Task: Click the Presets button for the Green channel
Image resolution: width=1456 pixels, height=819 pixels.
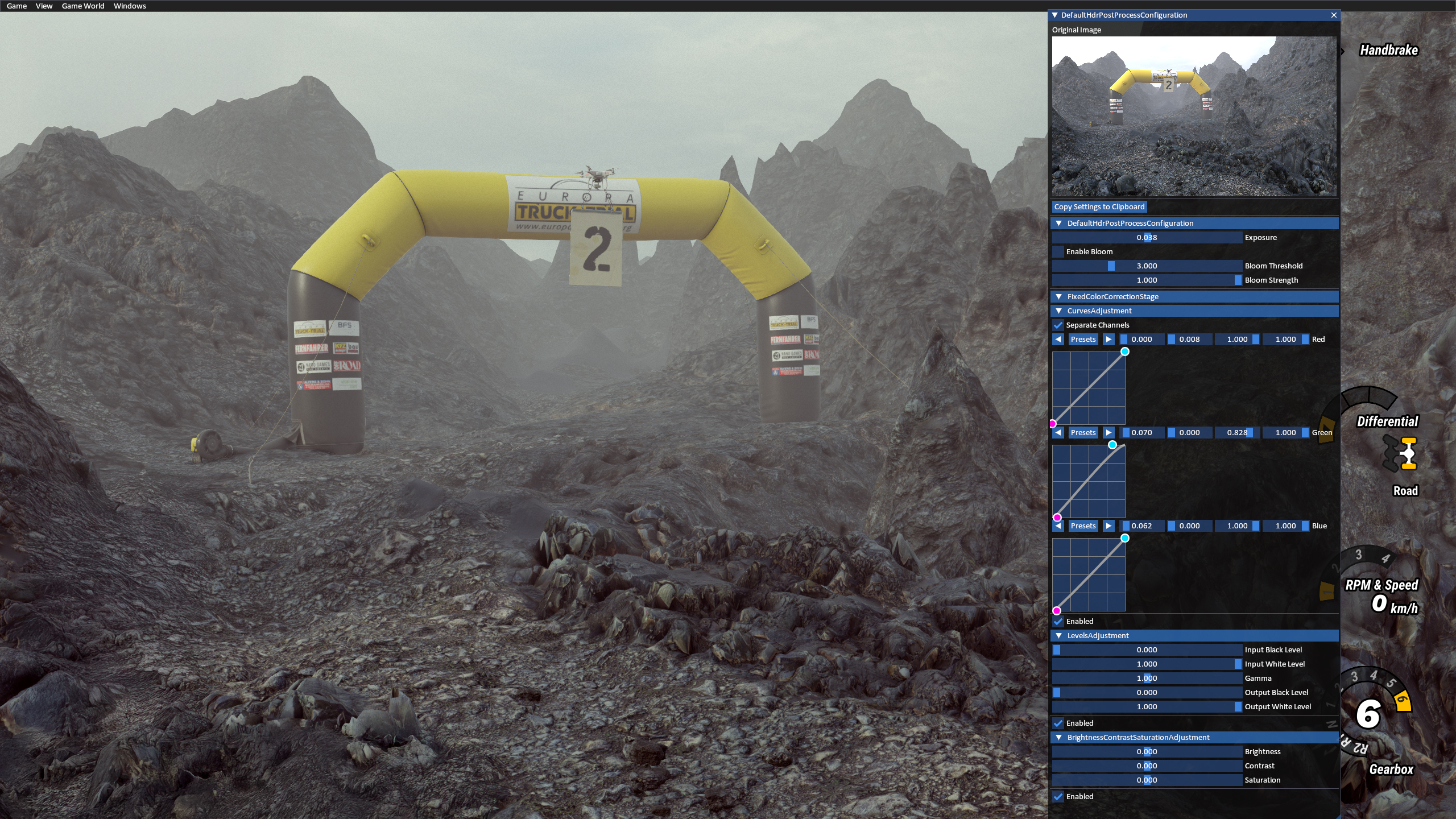Action: point(1083,432)
